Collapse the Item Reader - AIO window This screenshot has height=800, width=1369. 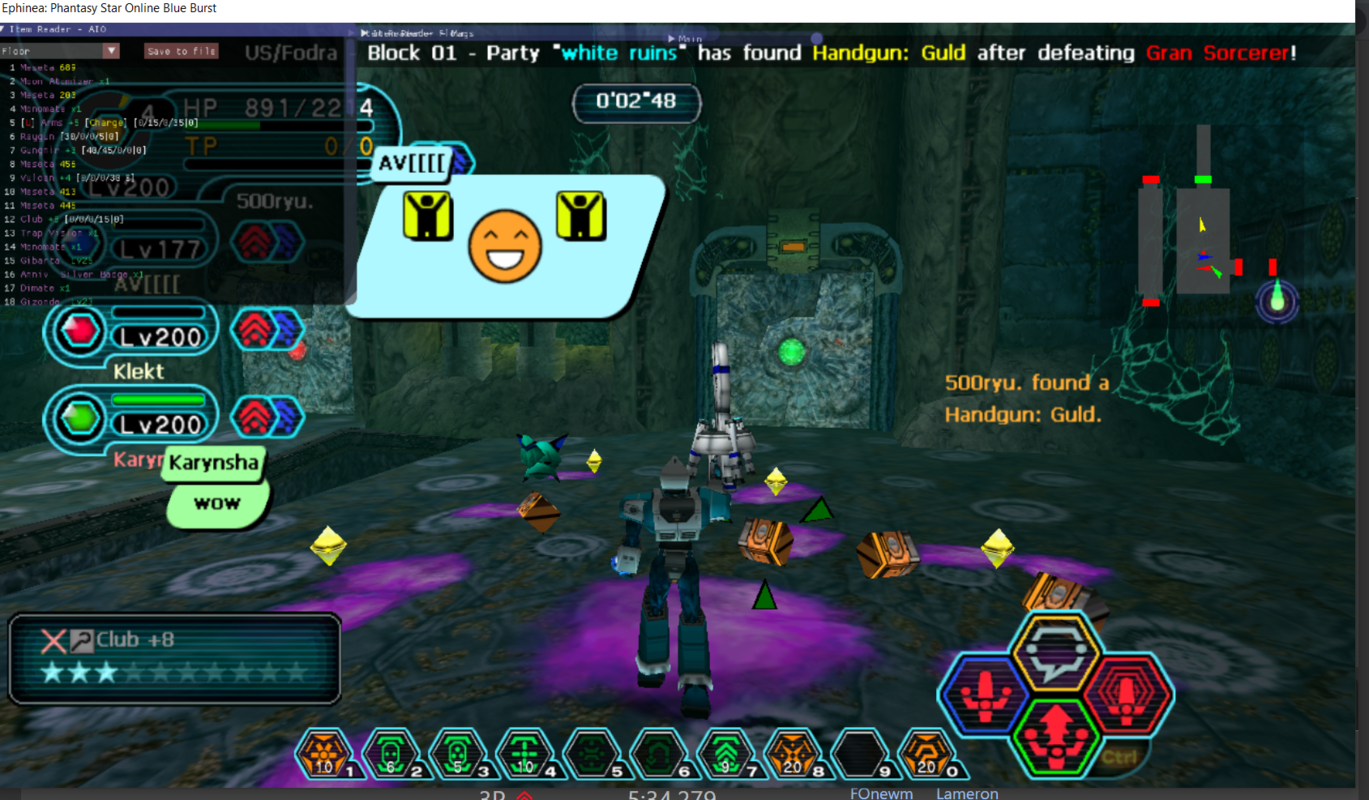[x=5, y=30]
